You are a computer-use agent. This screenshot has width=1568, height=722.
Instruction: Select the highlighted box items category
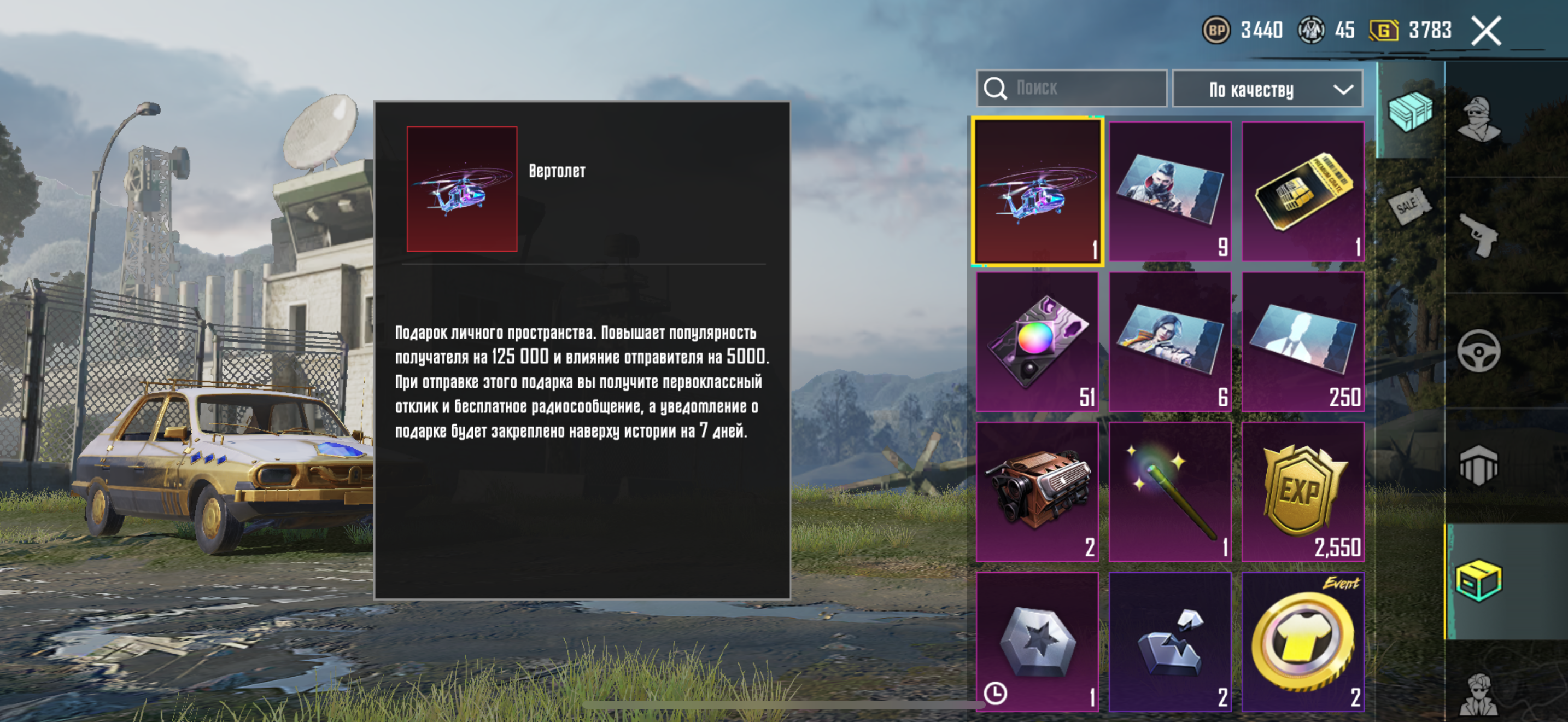pyautogui.click(x=1478, y=581)
